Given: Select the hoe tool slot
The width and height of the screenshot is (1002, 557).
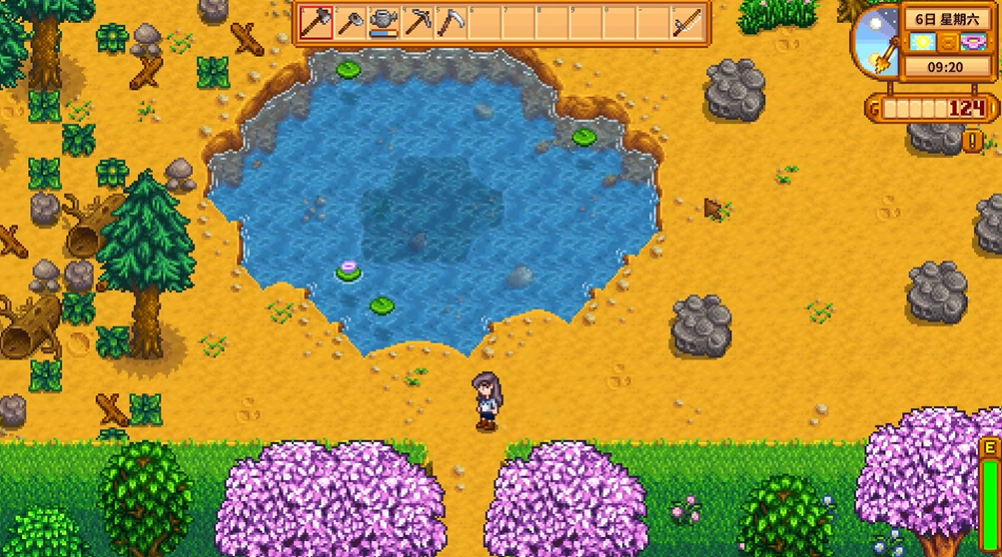Looking at the screenshot, I should point(350,22).
